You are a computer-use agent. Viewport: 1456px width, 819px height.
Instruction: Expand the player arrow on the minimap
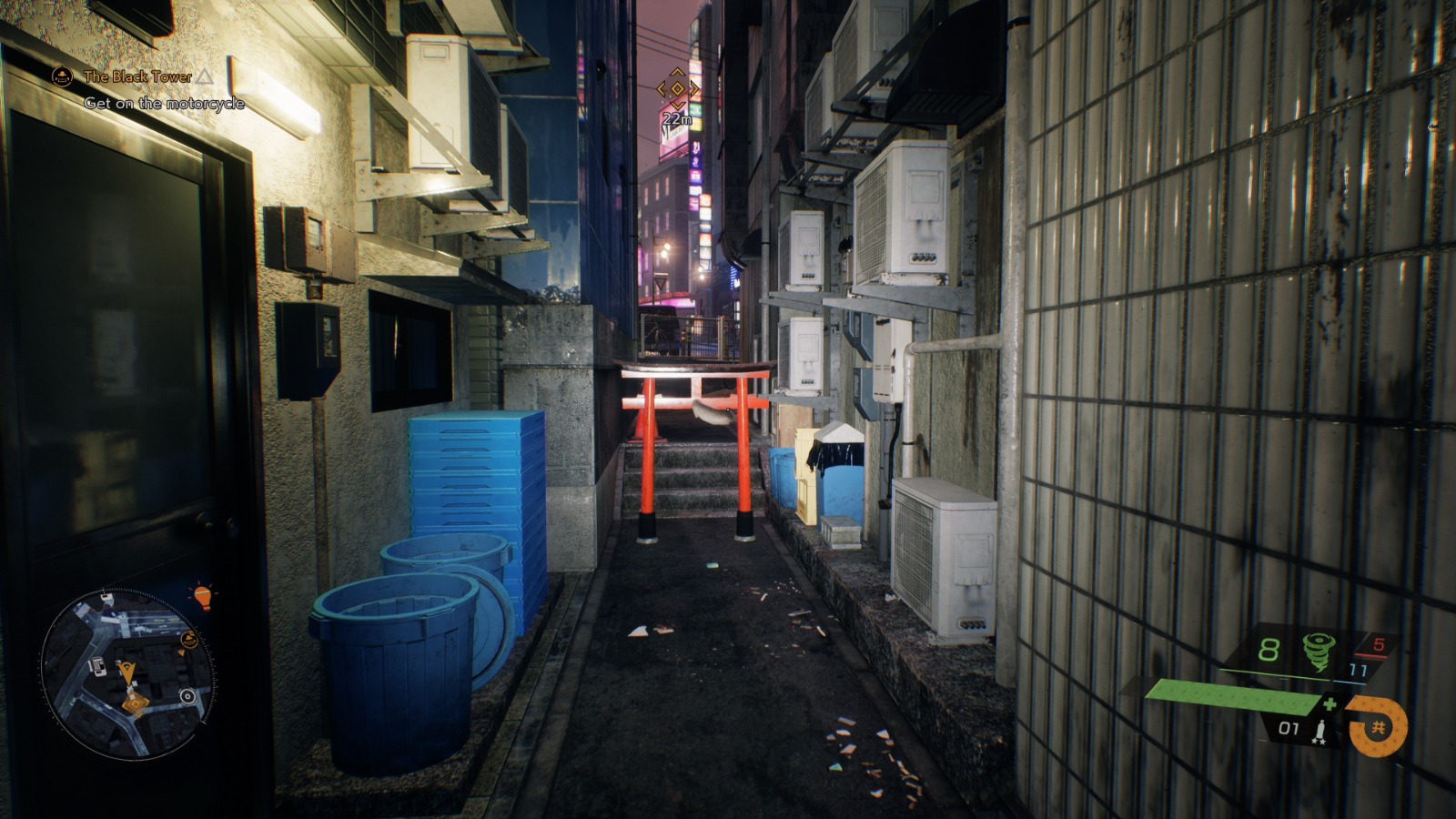127,672
